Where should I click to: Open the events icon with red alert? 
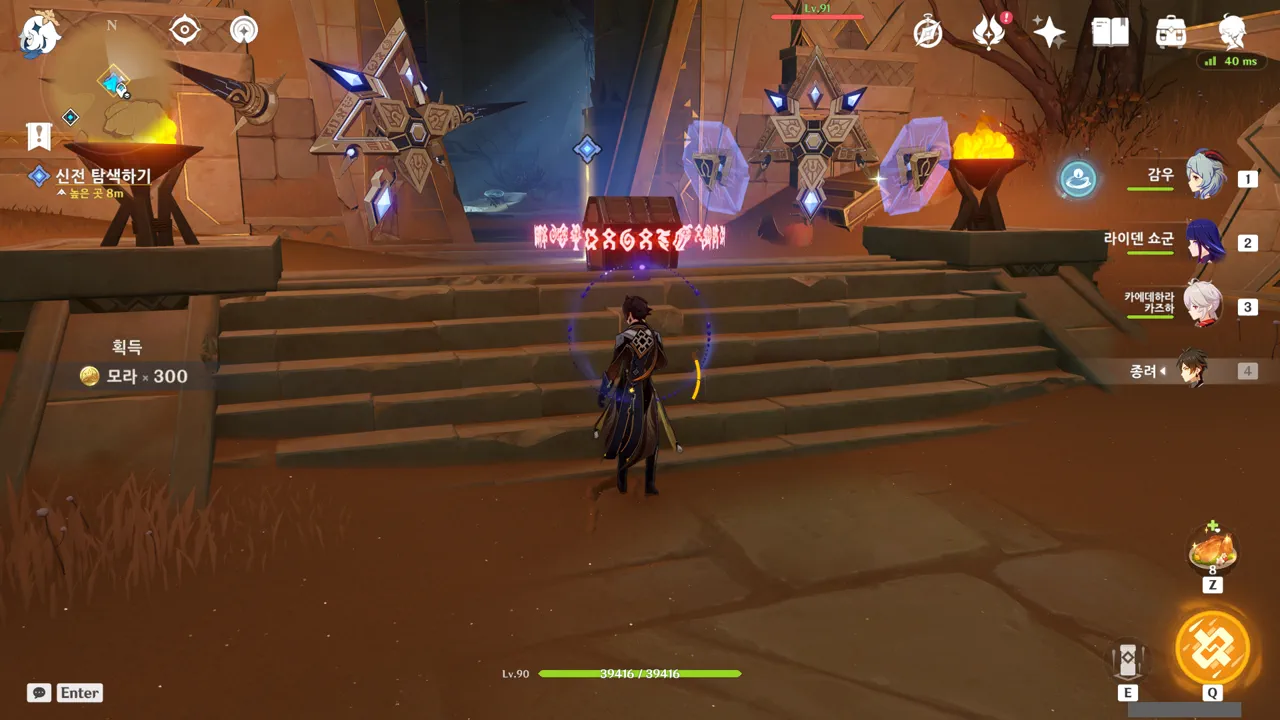tap(989, 32)
